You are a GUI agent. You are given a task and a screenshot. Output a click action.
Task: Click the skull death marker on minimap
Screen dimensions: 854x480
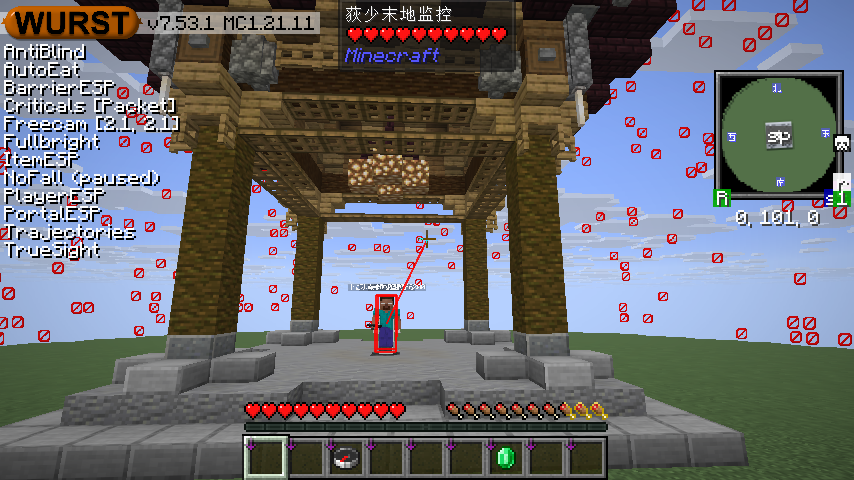[842, 143]
